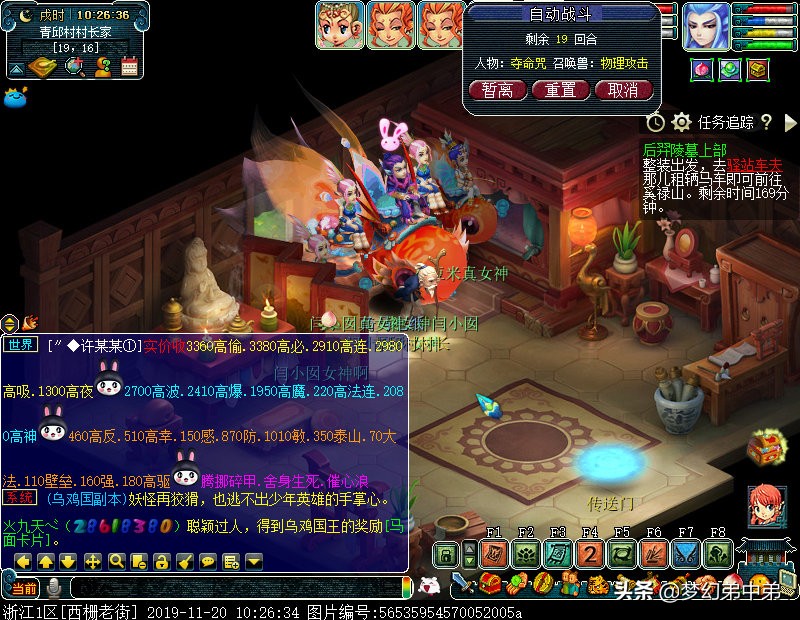800x620 pixels.
Task: Activate the F1 skill hotkey slot
Action: [x=493, y=554]
